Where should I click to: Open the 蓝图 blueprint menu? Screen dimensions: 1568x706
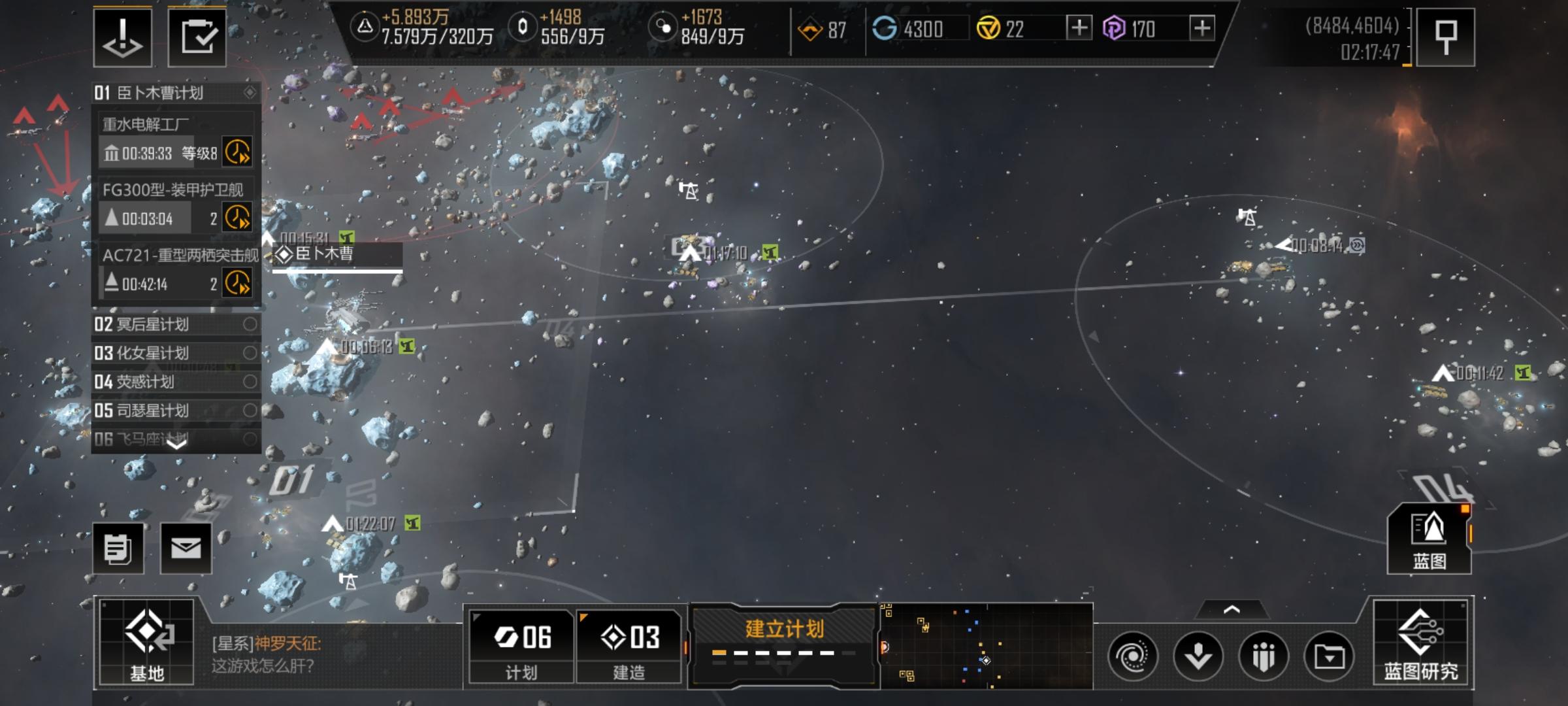click(x=1429, y=539)
